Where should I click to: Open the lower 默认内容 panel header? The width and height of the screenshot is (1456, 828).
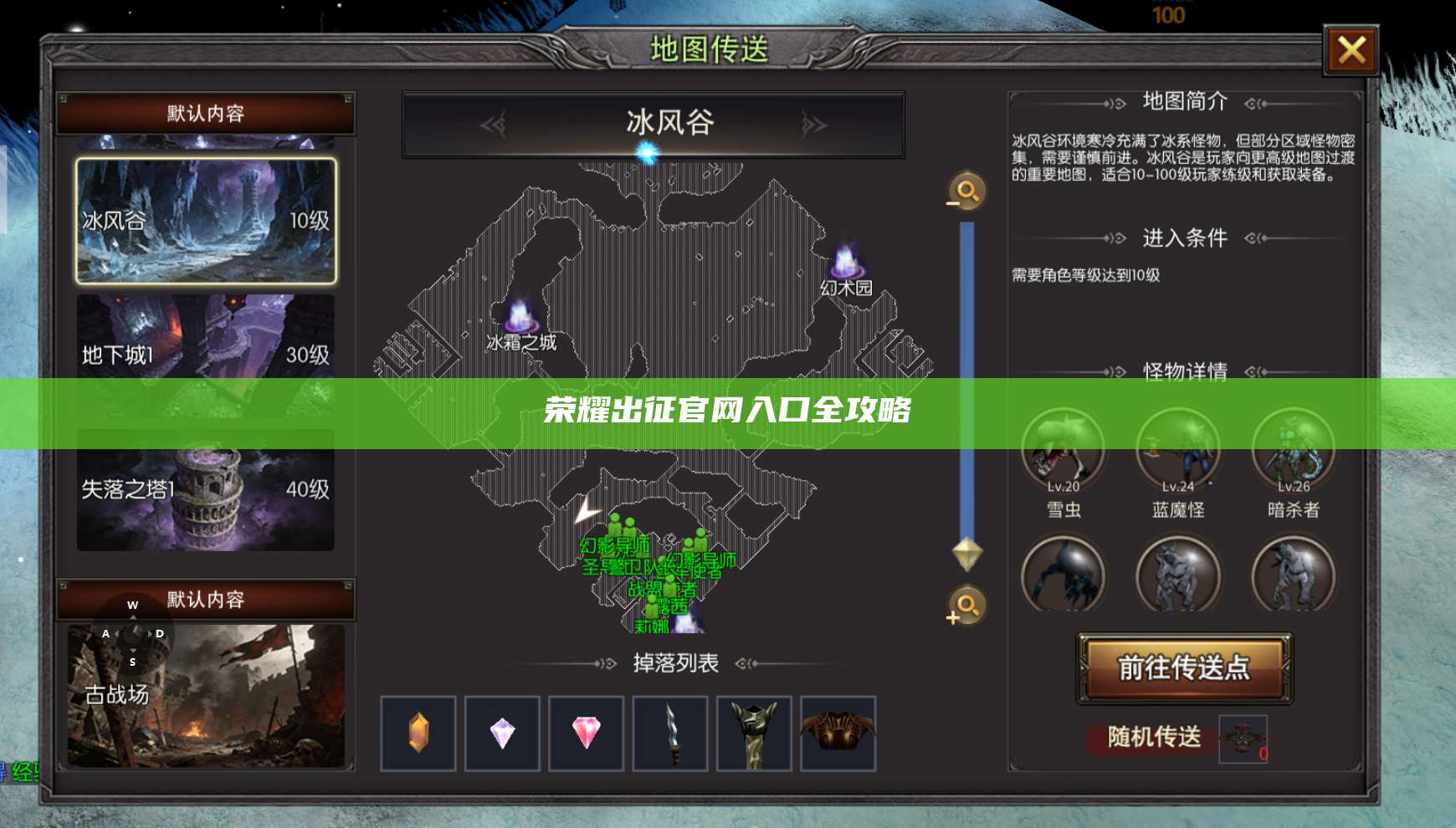click(203, 600)
